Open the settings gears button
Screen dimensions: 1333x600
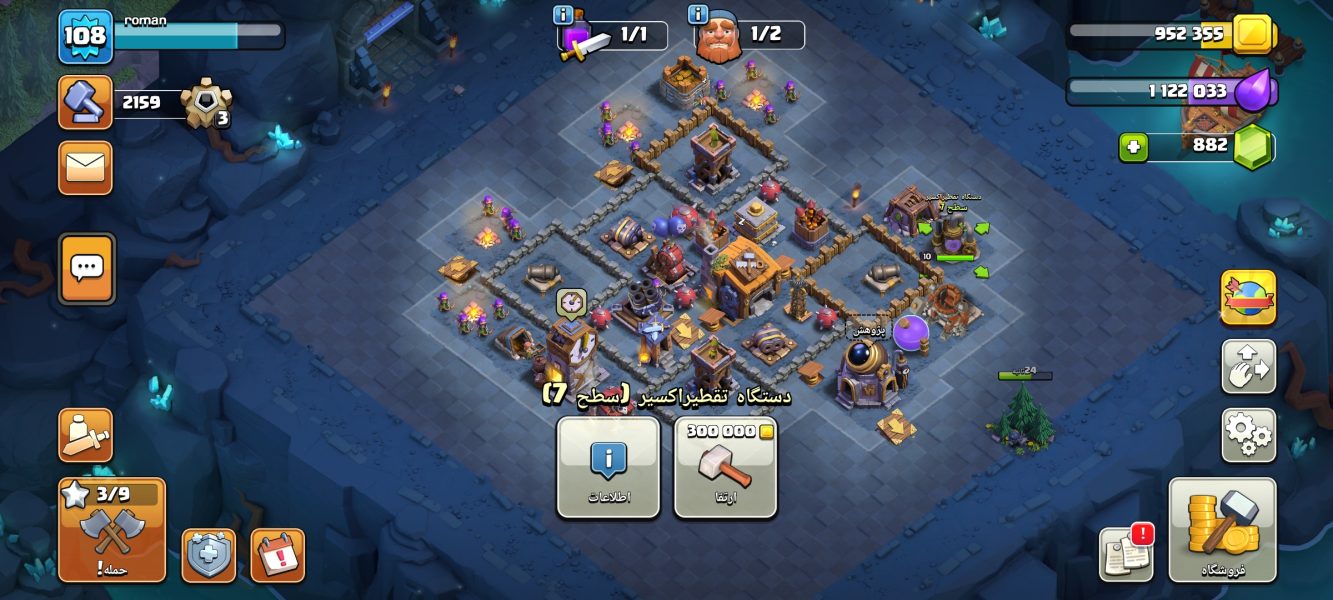[x=1248, y=435]
